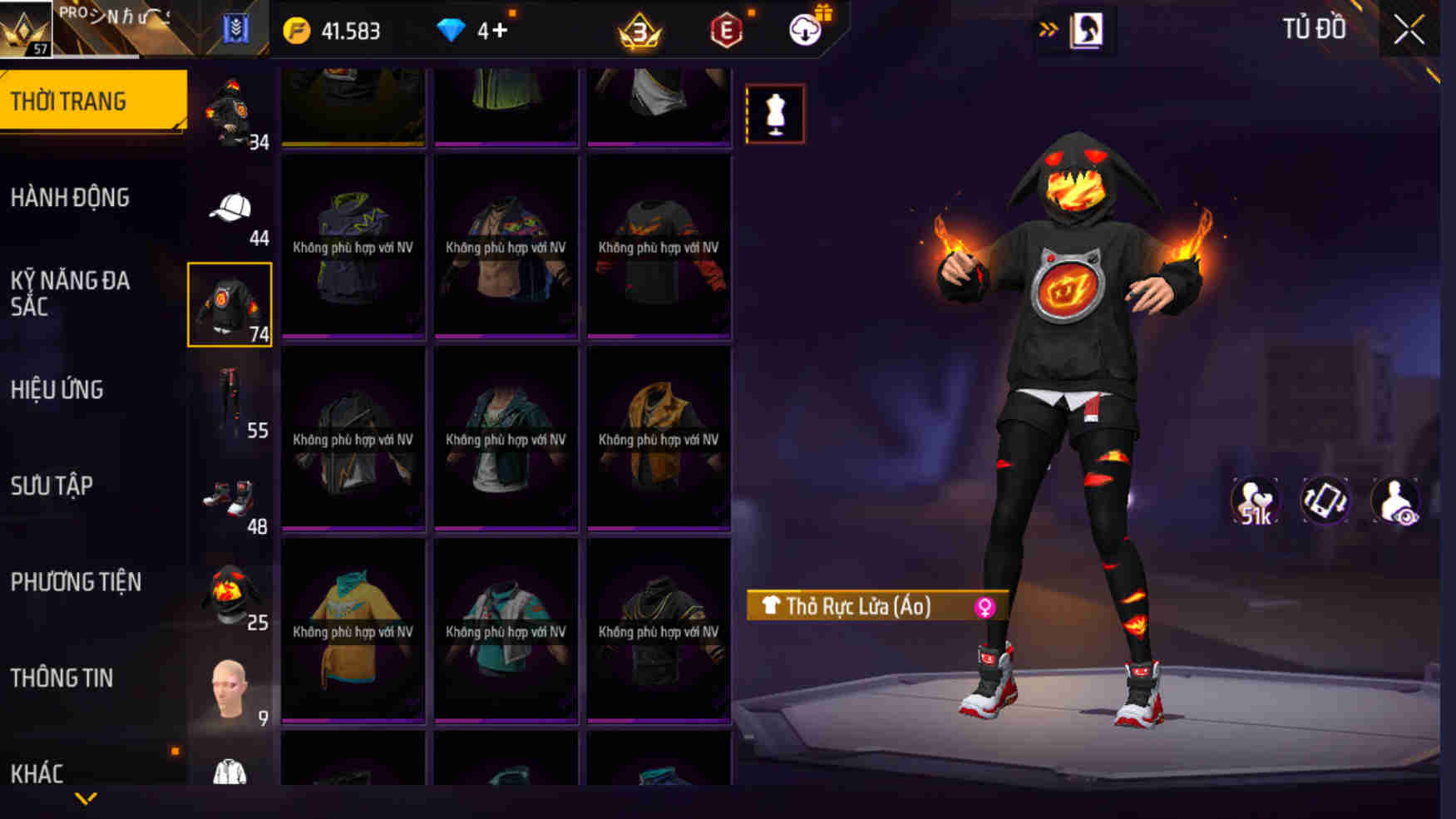Select the equipped jacket slot showing 74
The image size is (1456, 819).
[x=230, y=303]
